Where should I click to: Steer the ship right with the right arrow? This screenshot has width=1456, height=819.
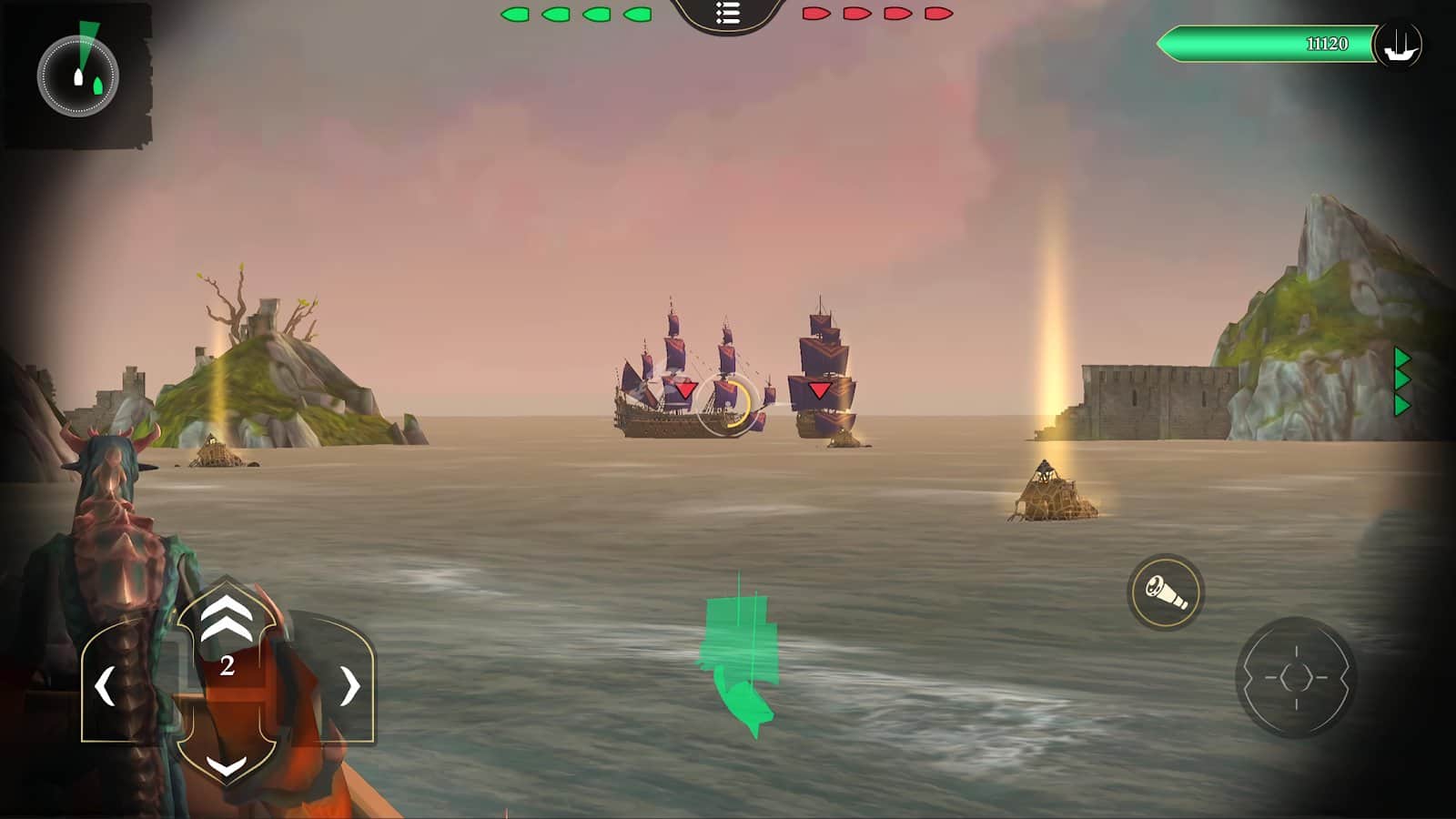click(x=349, y=686)
